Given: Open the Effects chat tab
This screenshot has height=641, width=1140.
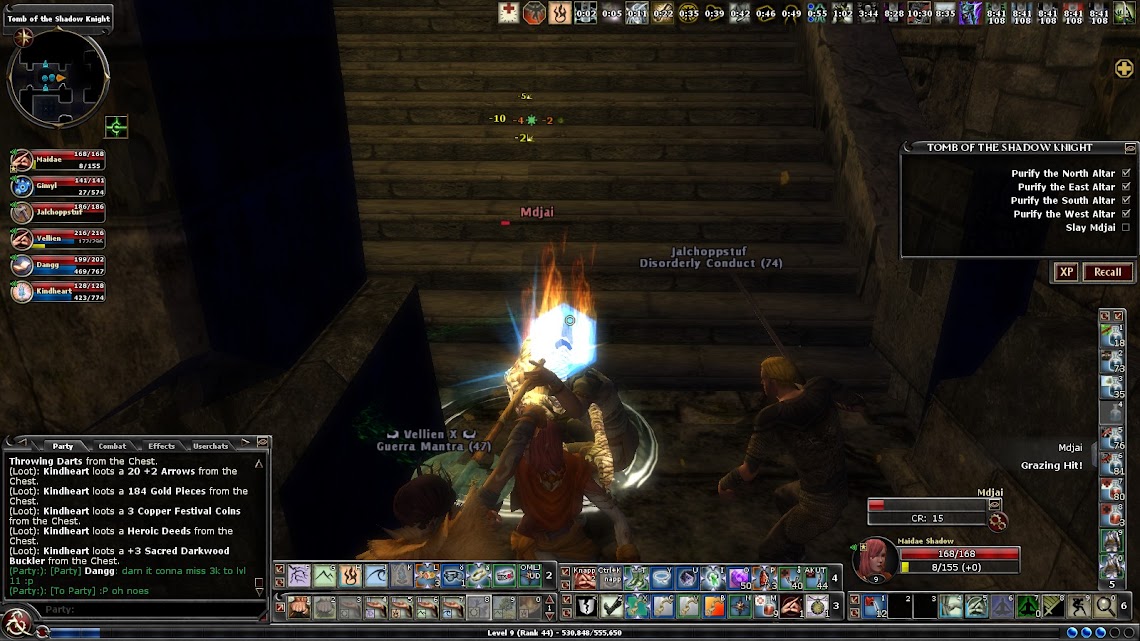Looking at the screenshot, I should [161, 446].
